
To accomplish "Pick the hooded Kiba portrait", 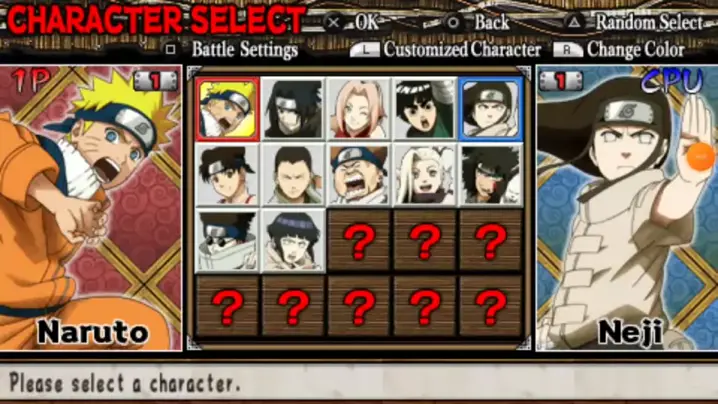I will point(491,174).
